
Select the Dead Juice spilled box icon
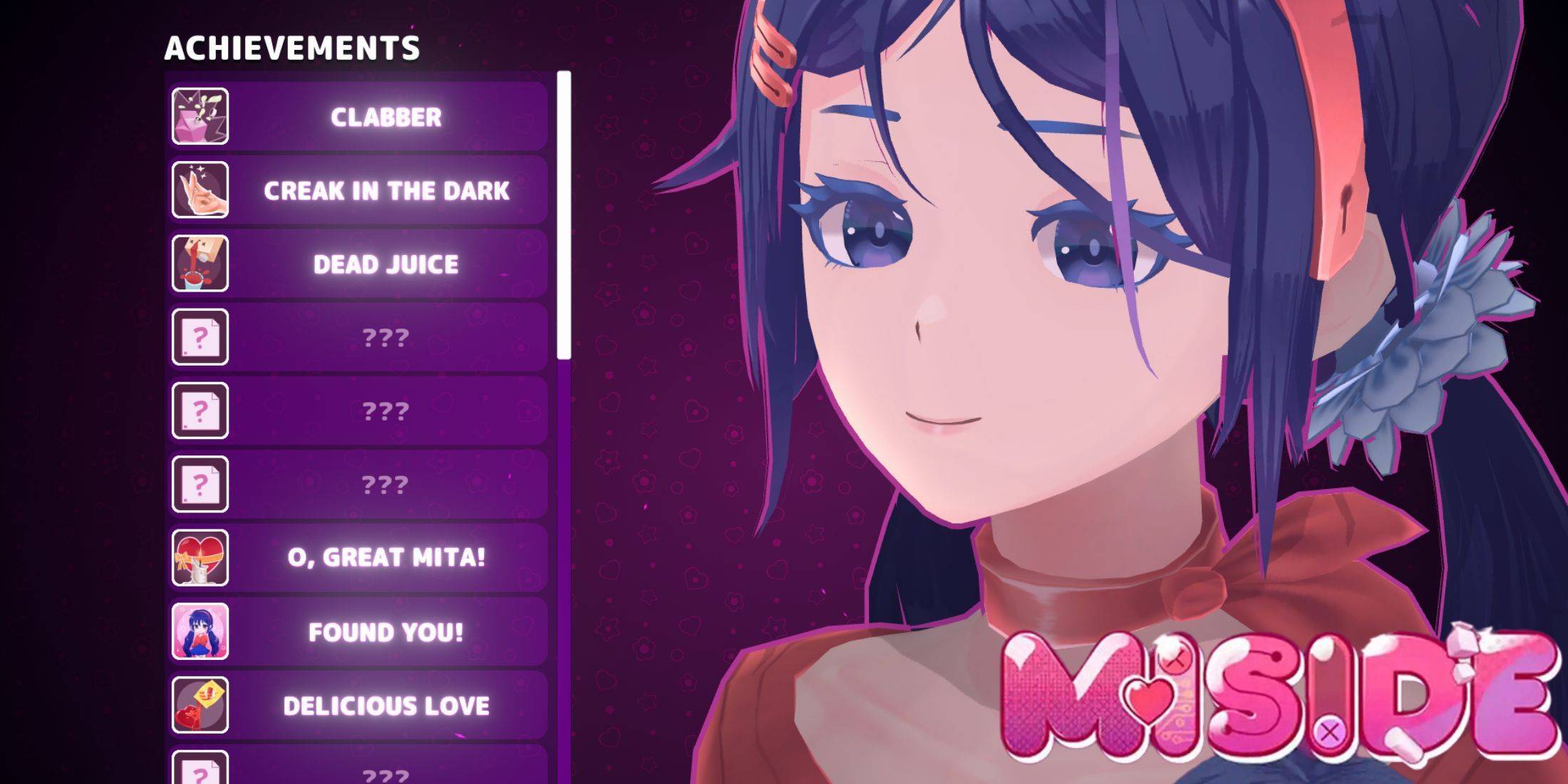[x=200, y=264]
